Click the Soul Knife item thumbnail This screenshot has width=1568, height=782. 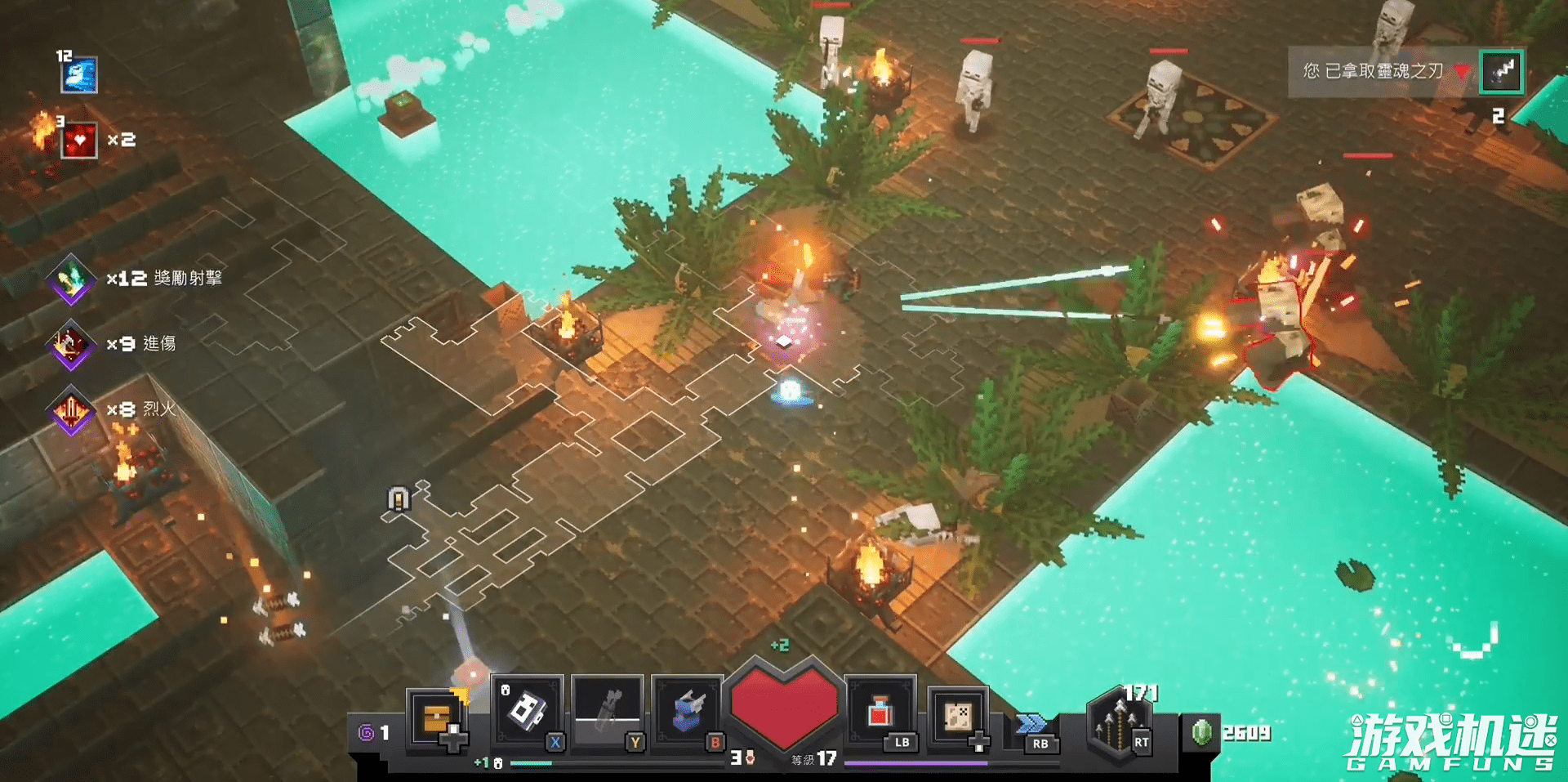(1502, 72)
